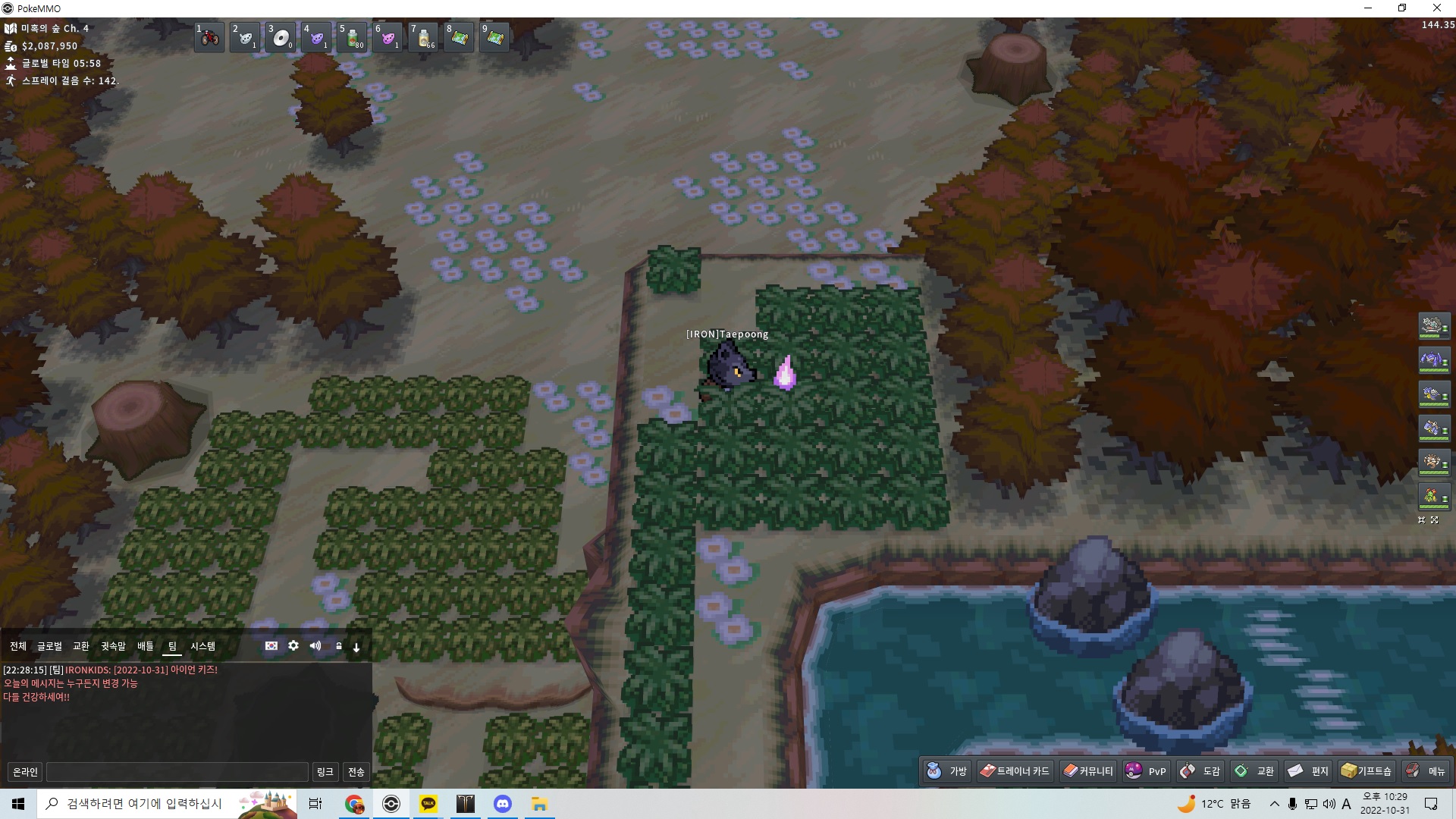The image size is (1456, 819).
Task: Use the yellow spray bottle in slot 7
Action: tap(424, 37)
